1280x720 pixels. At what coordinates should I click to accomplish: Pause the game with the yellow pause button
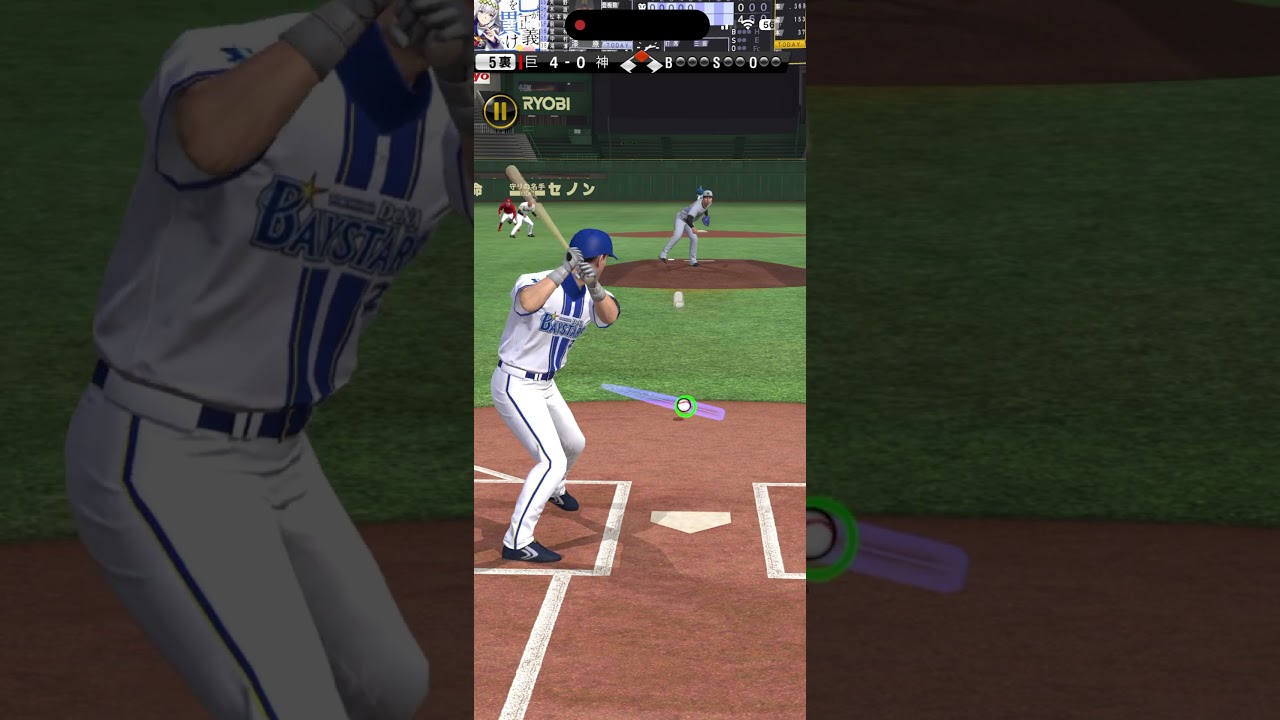[500, 111]
